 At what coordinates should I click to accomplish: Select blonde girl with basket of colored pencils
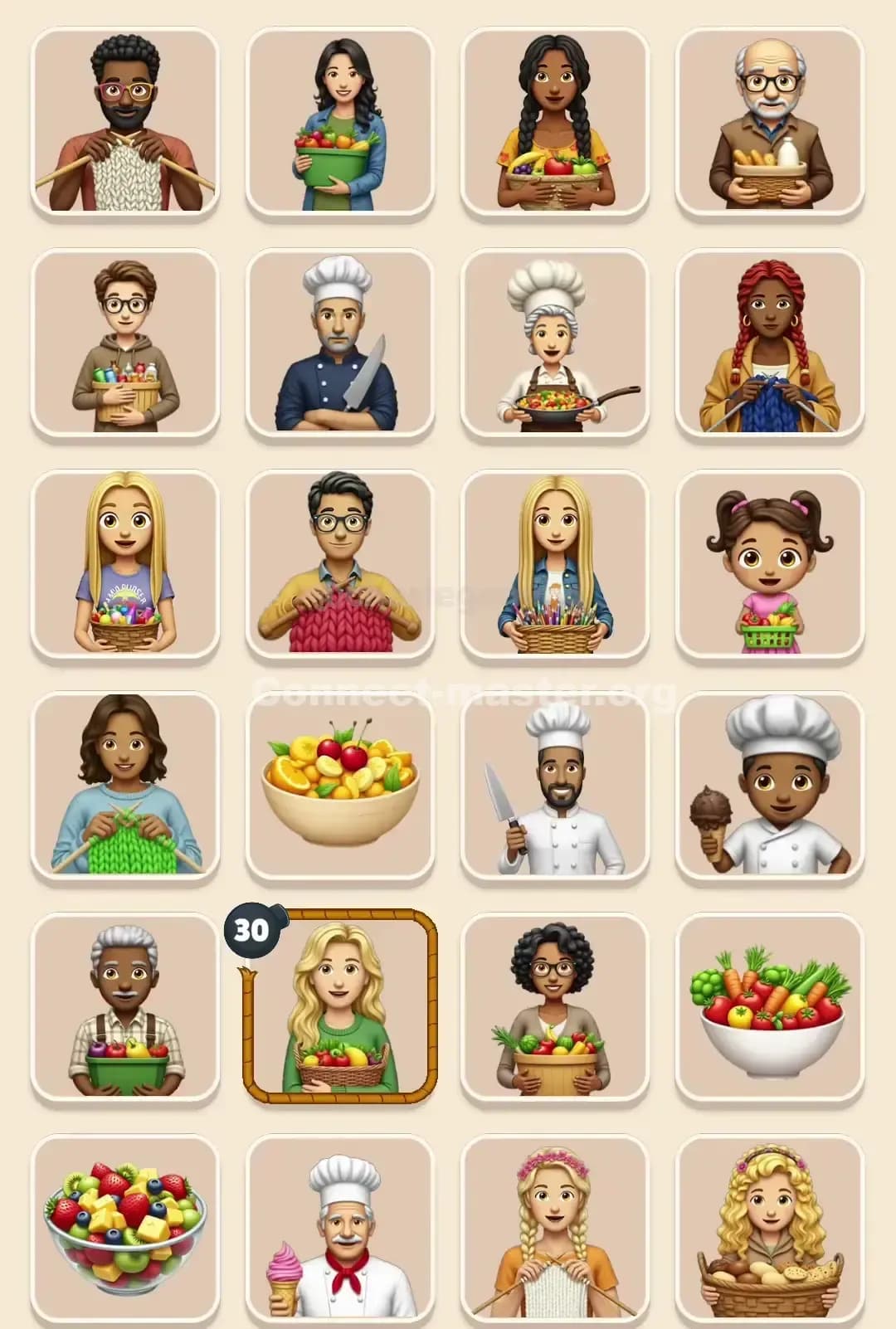(554, 564)
